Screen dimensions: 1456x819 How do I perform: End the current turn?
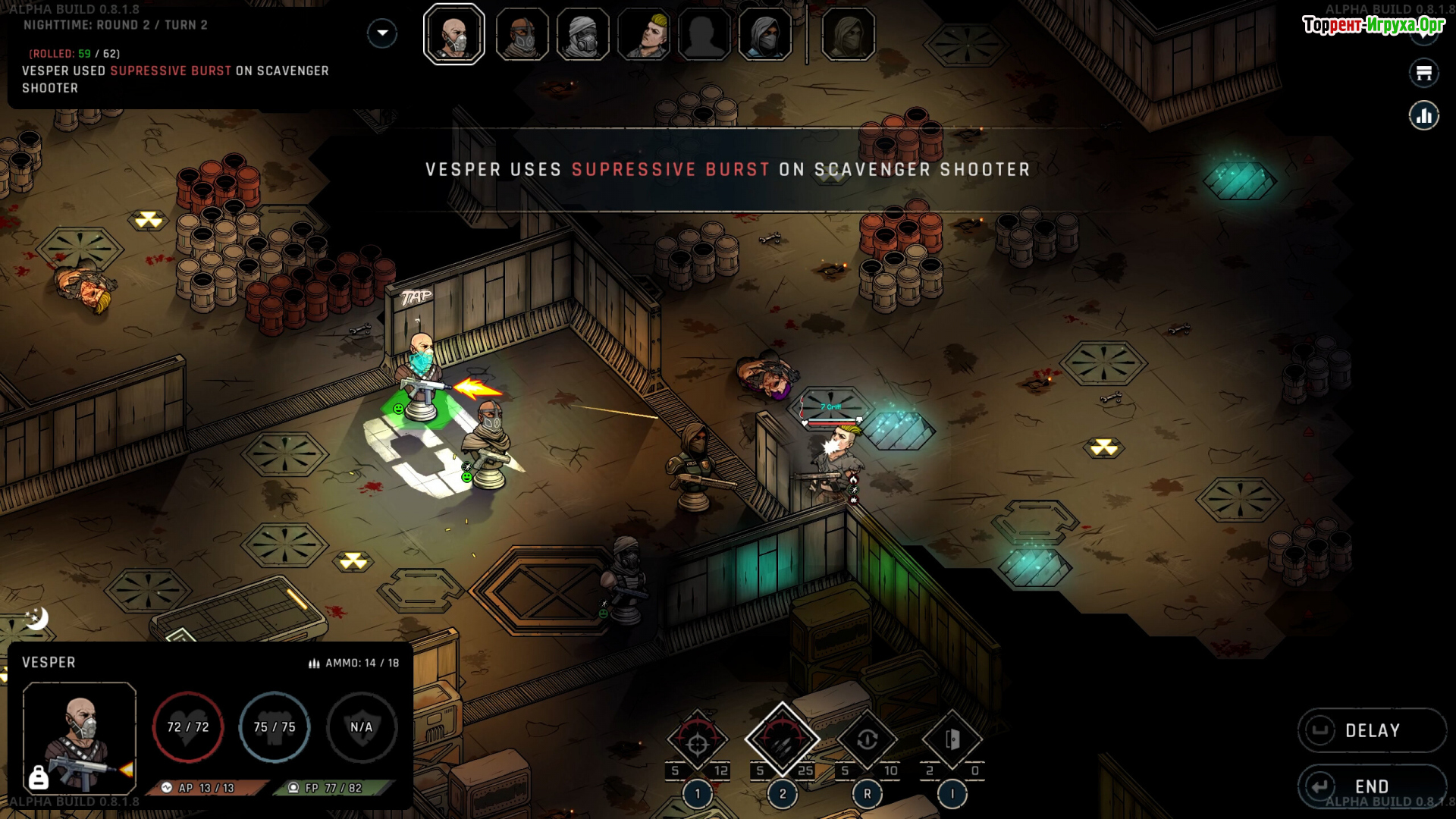[x=1372, y=786]
